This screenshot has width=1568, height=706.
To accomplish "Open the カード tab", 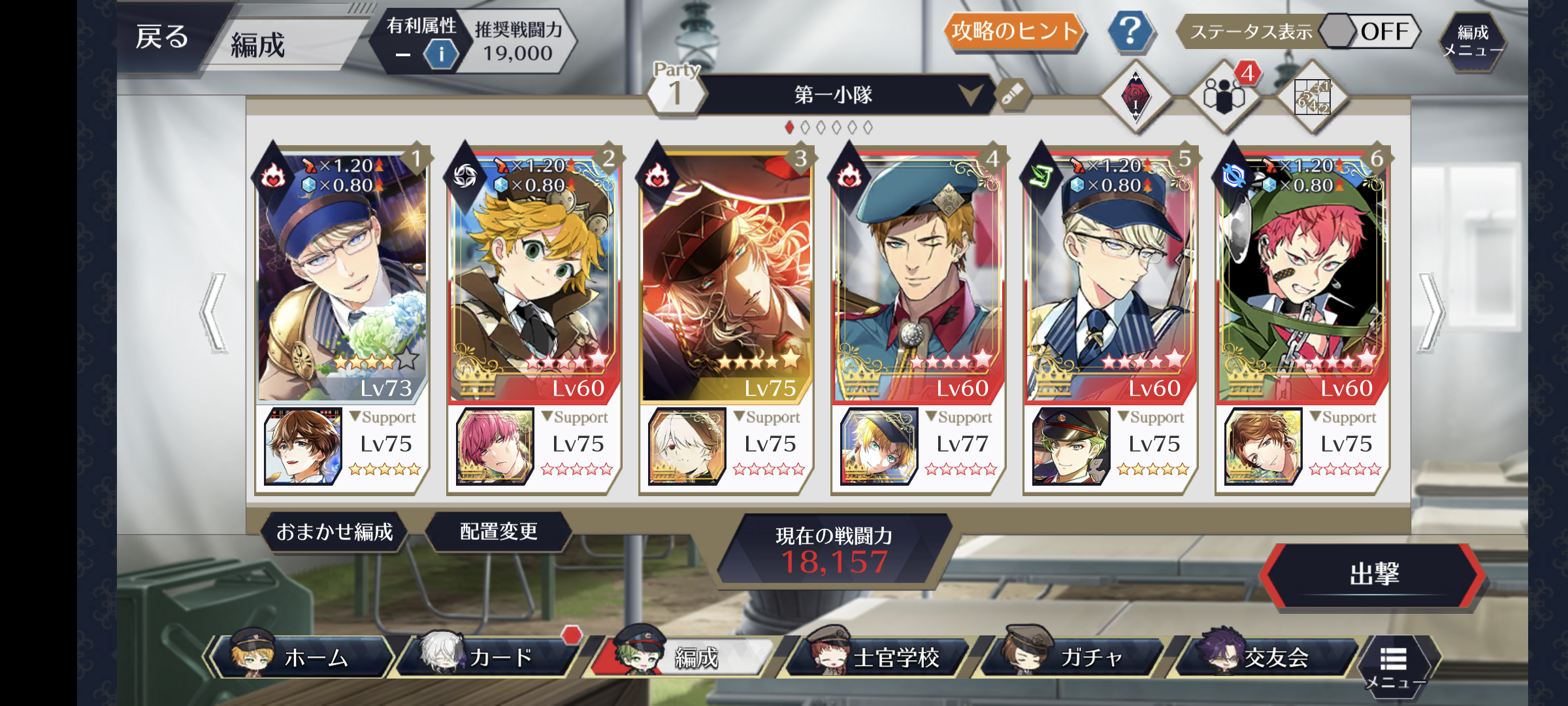I will [491, 657].
